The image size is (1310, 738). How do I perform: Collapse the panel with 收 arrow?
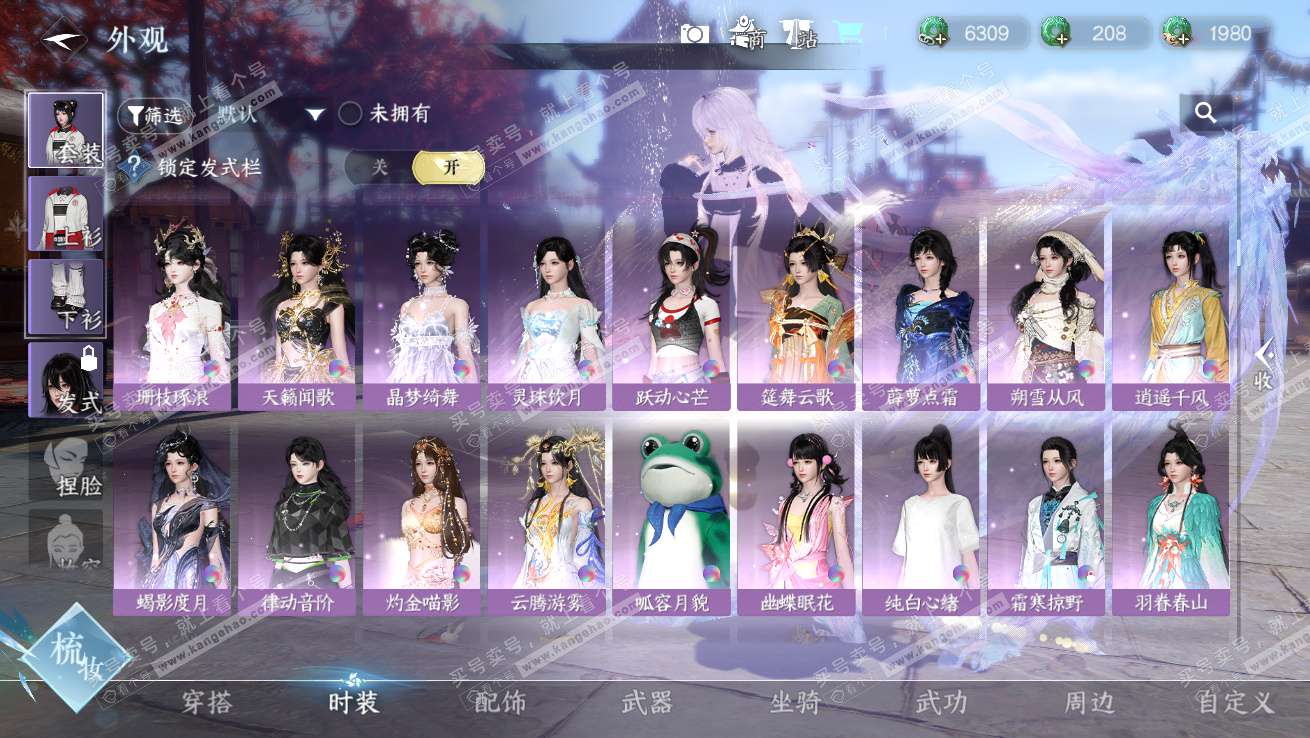[x=1264, y=365]
